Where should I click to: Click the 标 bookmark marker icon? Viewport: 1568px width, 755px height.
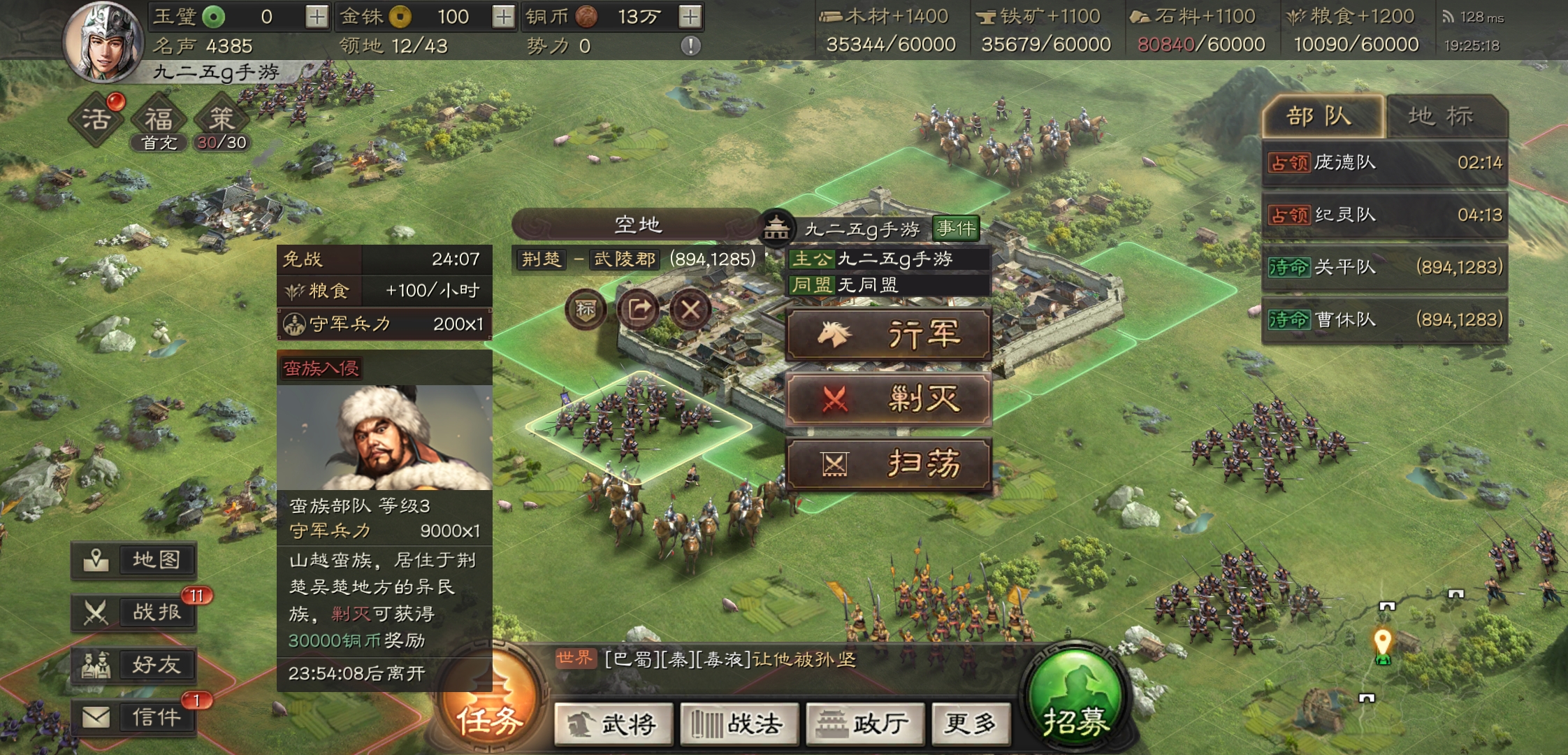(586, 310)
